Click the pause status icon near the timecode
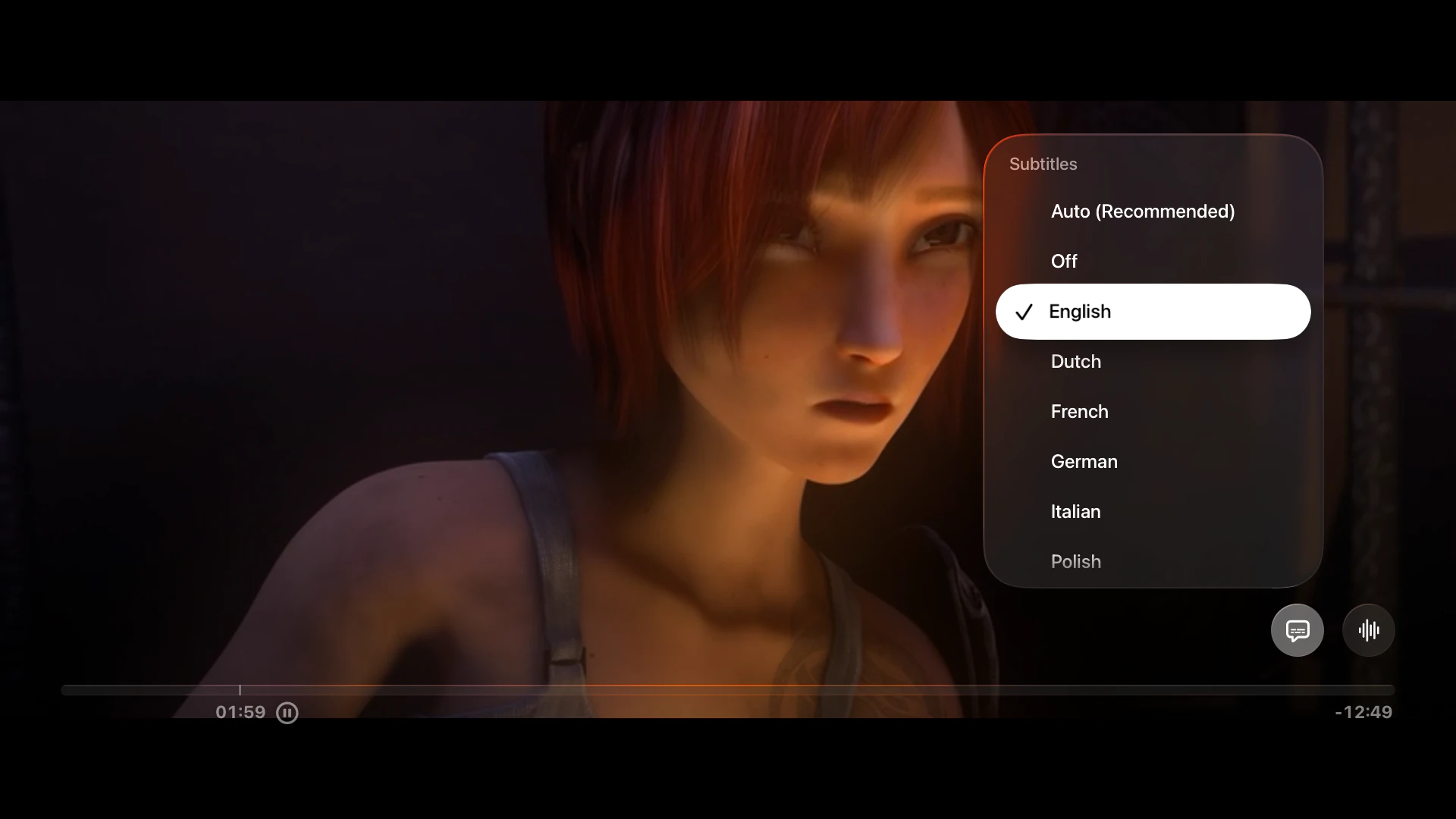The width and height of the screenshot is (1456, 819). [287, 713]
